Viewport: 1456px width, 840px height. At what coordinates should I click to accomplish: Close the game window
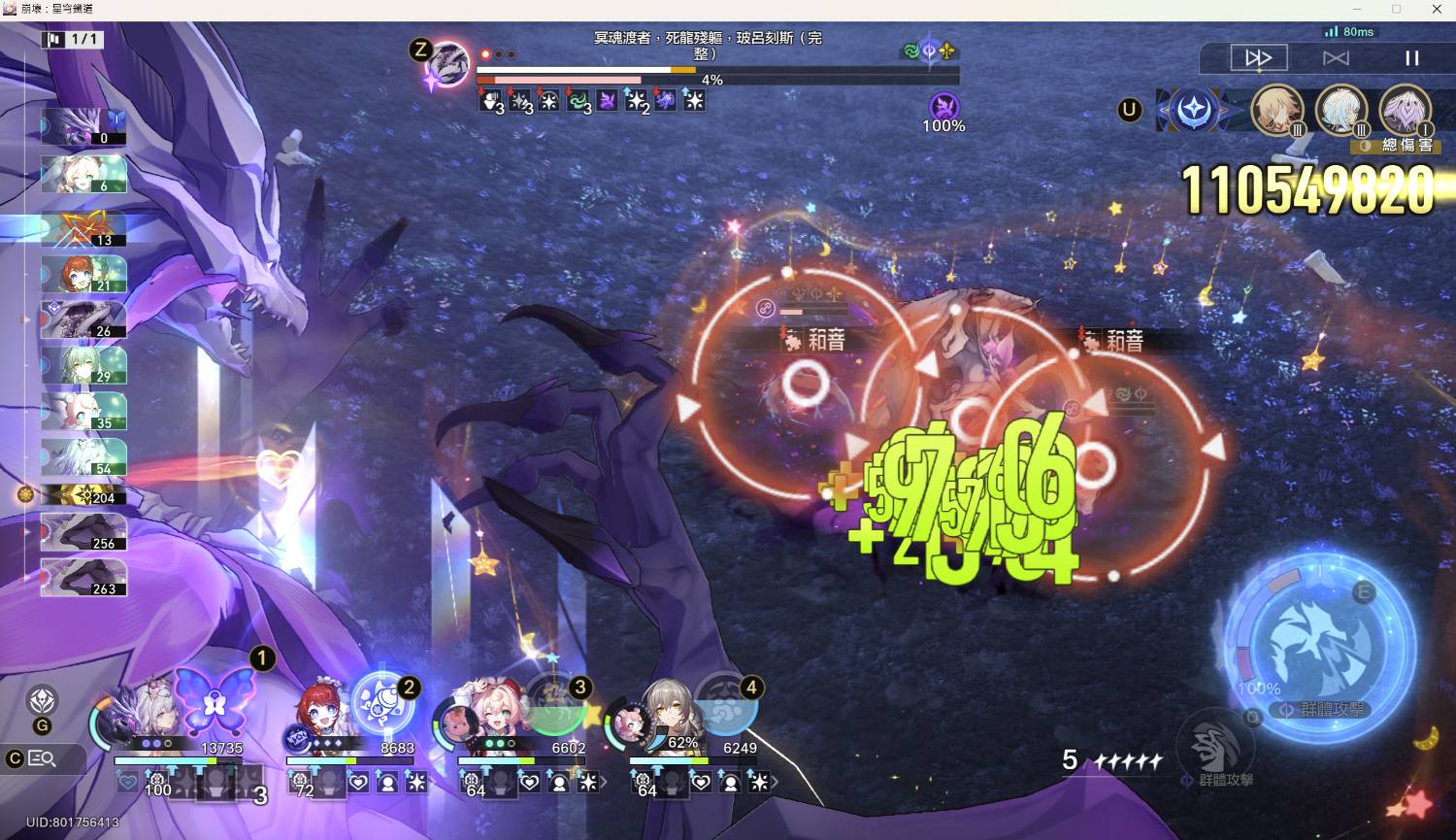[1437, 10]
